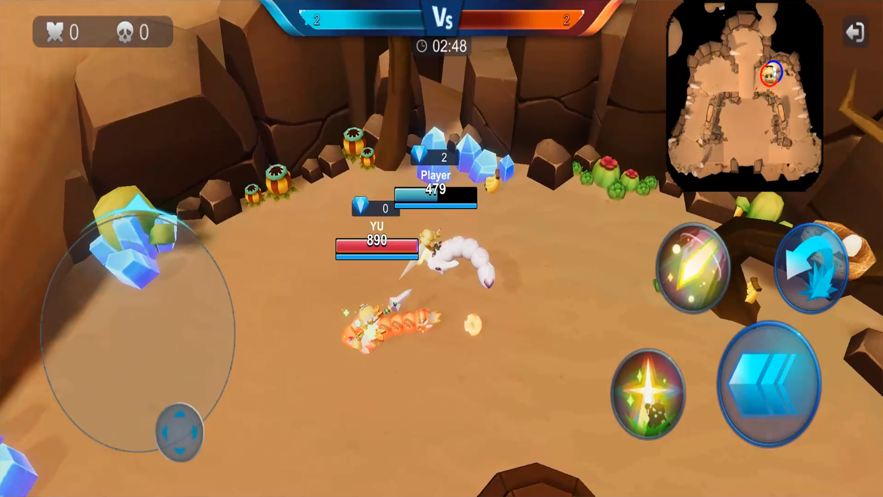Tap the virtual joystick thumb knob
The image size is (883, 497).
(180, 432)
